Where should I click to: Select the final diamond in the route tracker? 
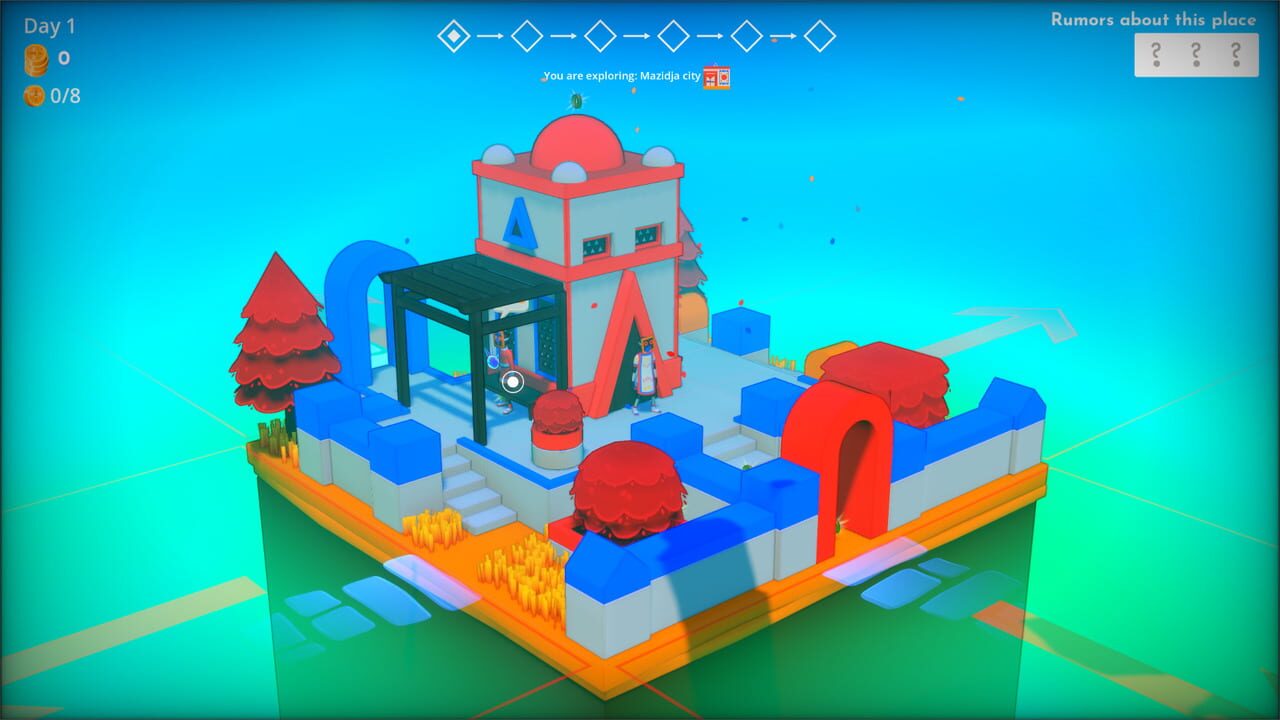point(820,35)
